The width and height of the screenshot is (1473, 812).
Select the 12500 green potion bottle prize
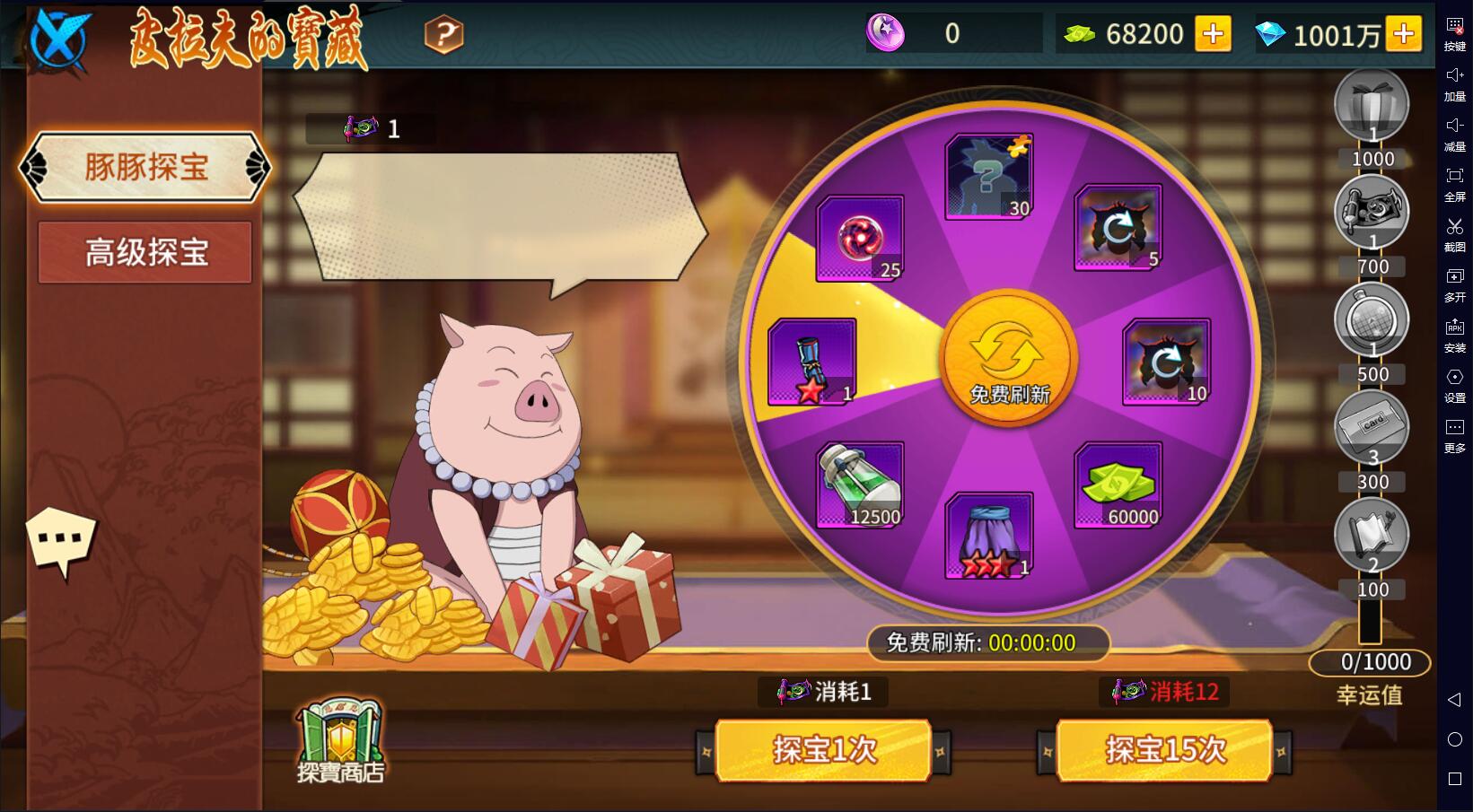click(860, 485)
